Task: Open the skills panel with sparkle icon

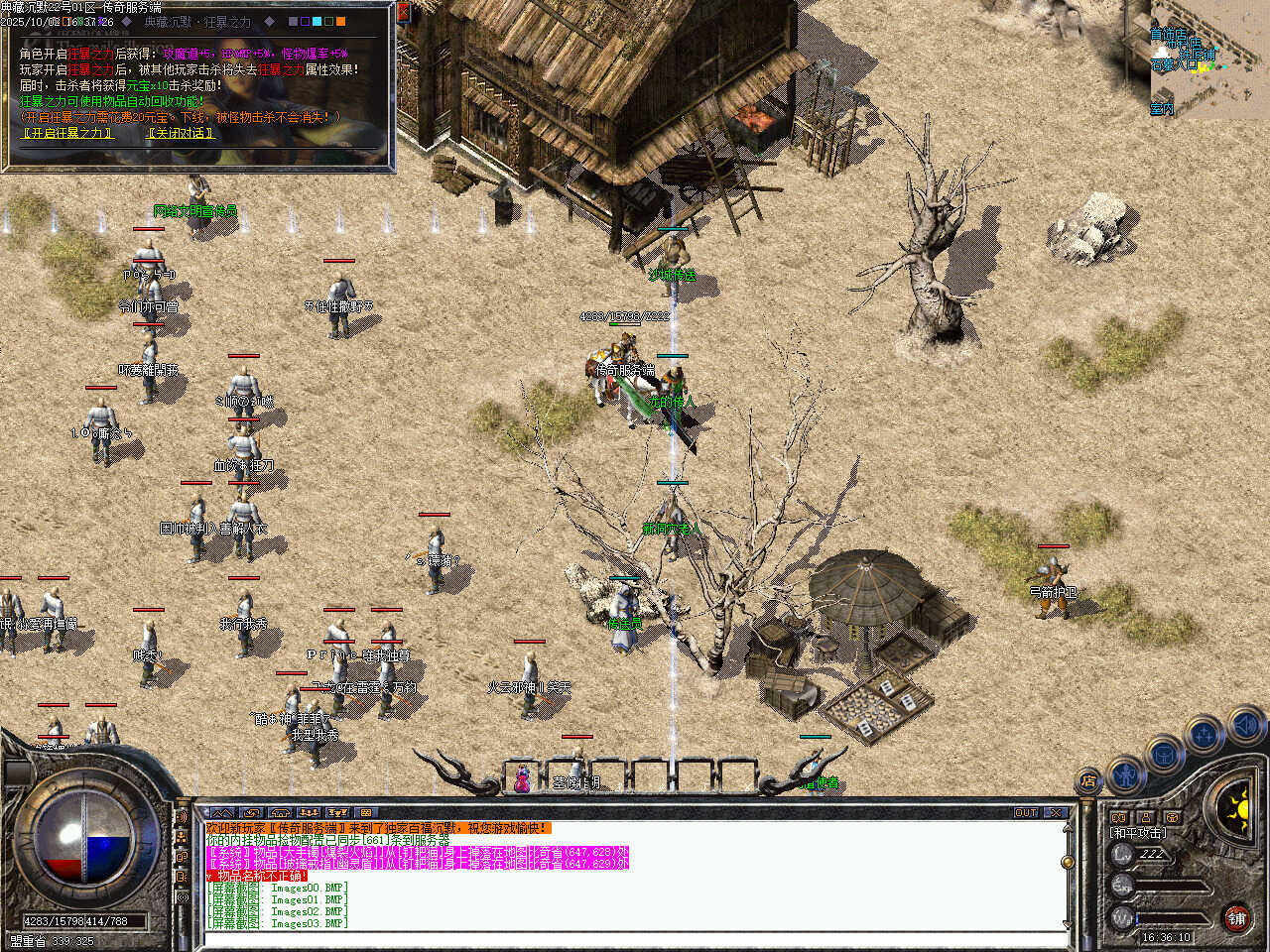Action: pos(1204,736)
